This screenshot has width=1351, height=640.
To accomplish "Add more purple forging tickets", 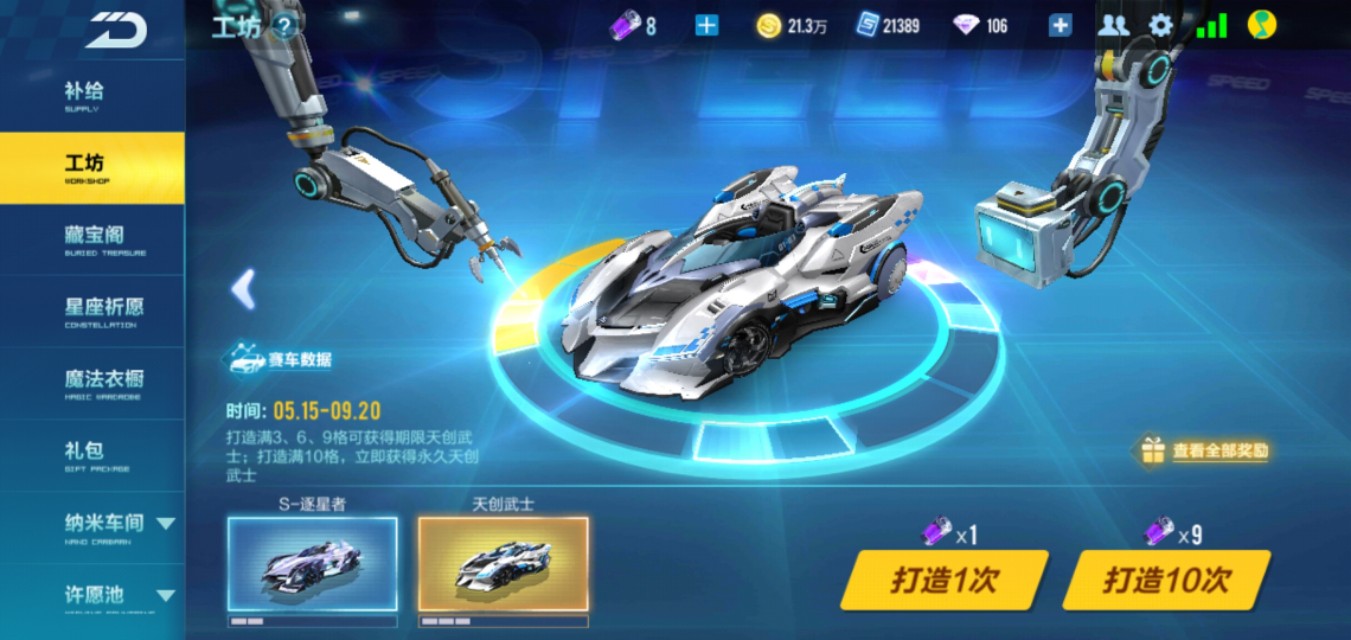I will click(706, 26).
